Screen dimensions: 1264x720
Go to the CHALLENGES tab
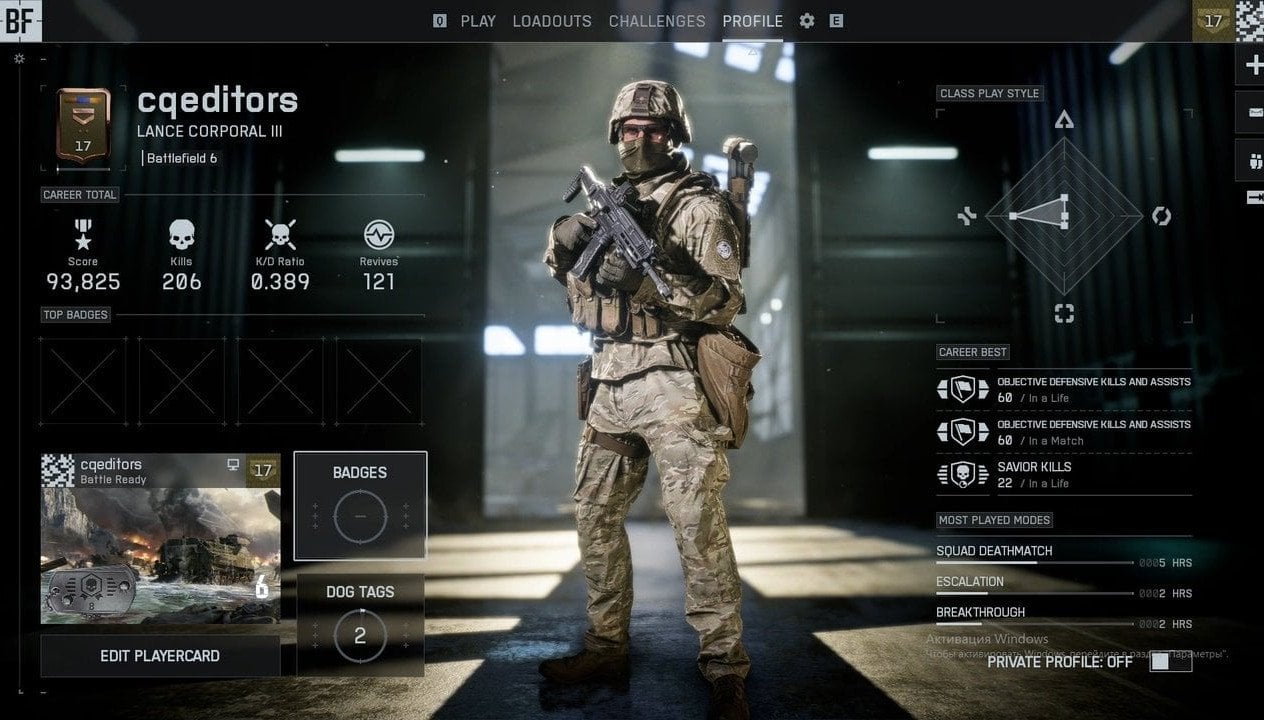(x=657, y=21)
